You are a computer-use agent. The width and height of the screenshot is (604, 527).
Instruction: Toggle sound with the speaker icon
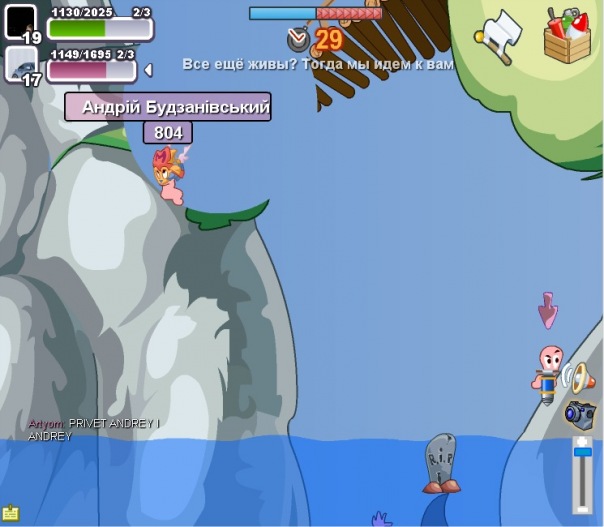point(576,377)
